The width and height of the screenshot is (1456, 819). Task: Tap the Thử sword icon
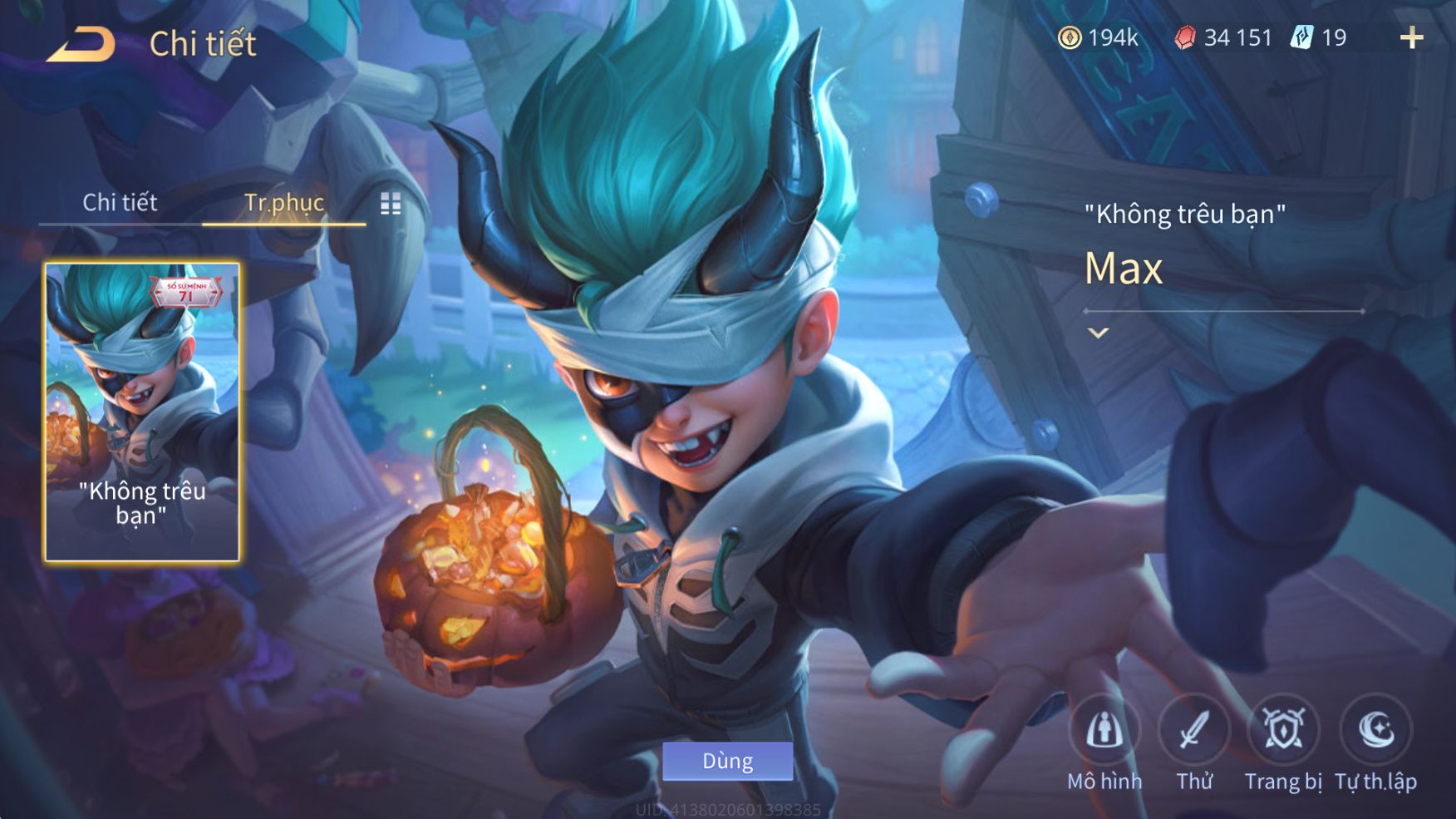pyautogui.click(x=1194, y=730)
